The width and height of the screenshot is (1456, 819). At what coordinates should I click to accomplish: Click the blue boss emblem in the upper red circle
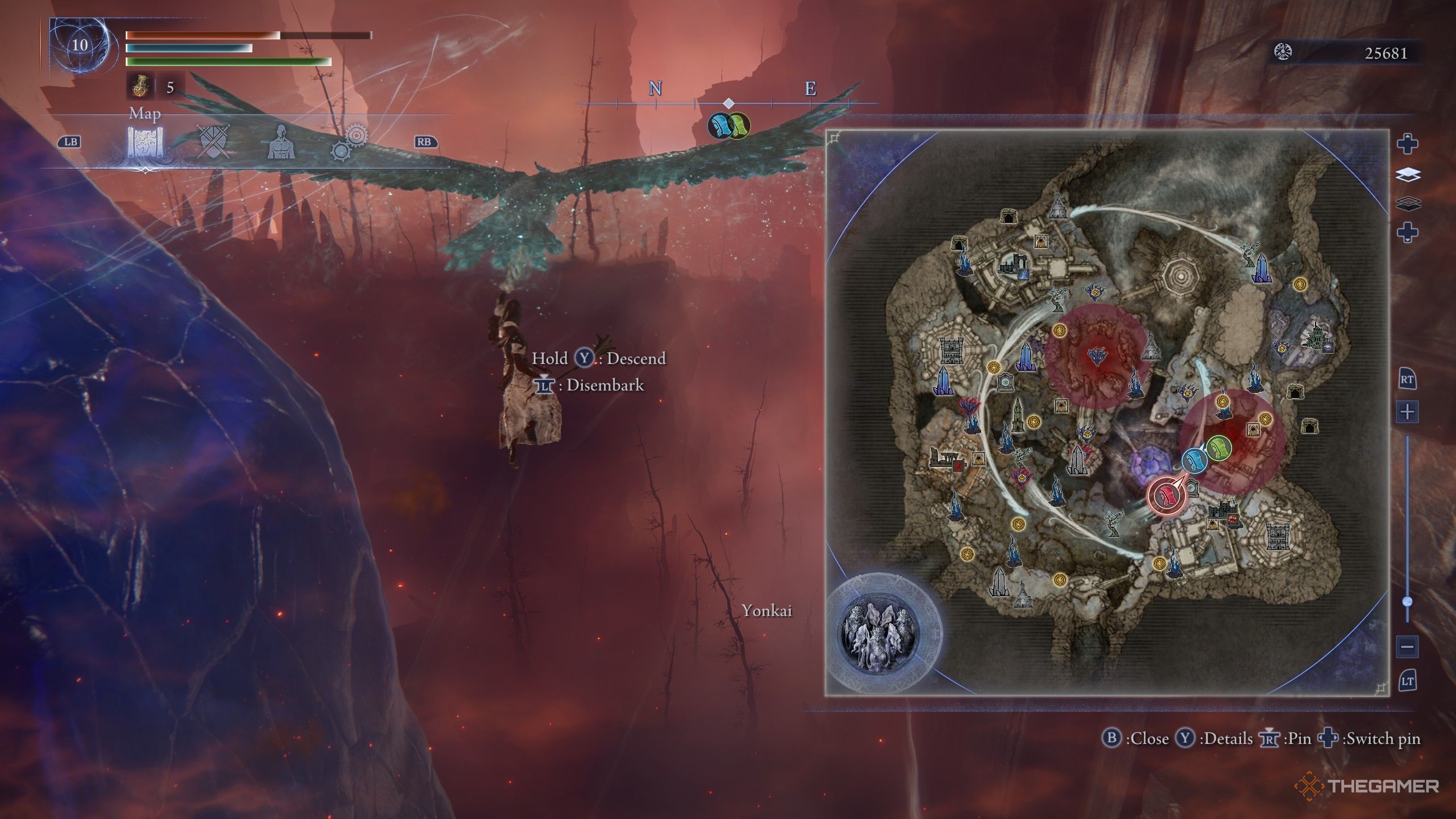click(1096, 357)
